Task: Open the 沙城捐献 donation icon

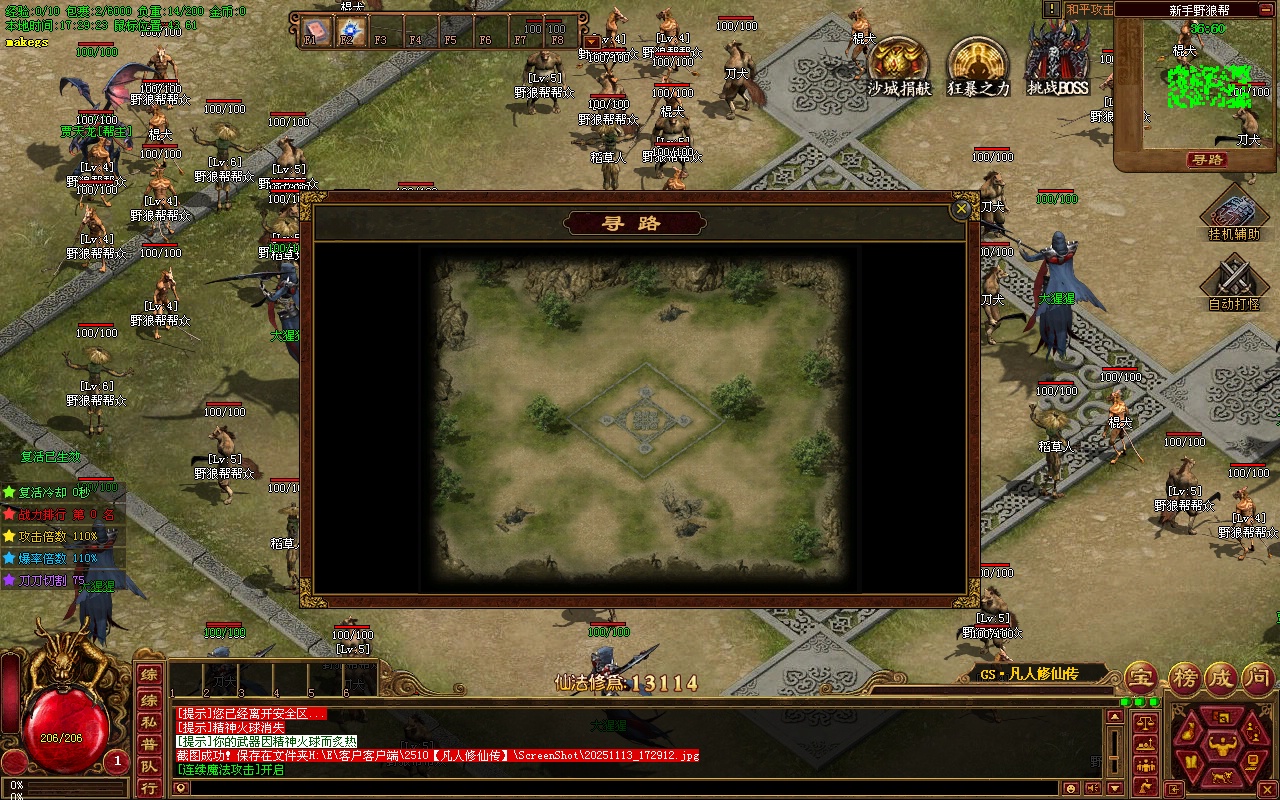Action: [898, 66]
